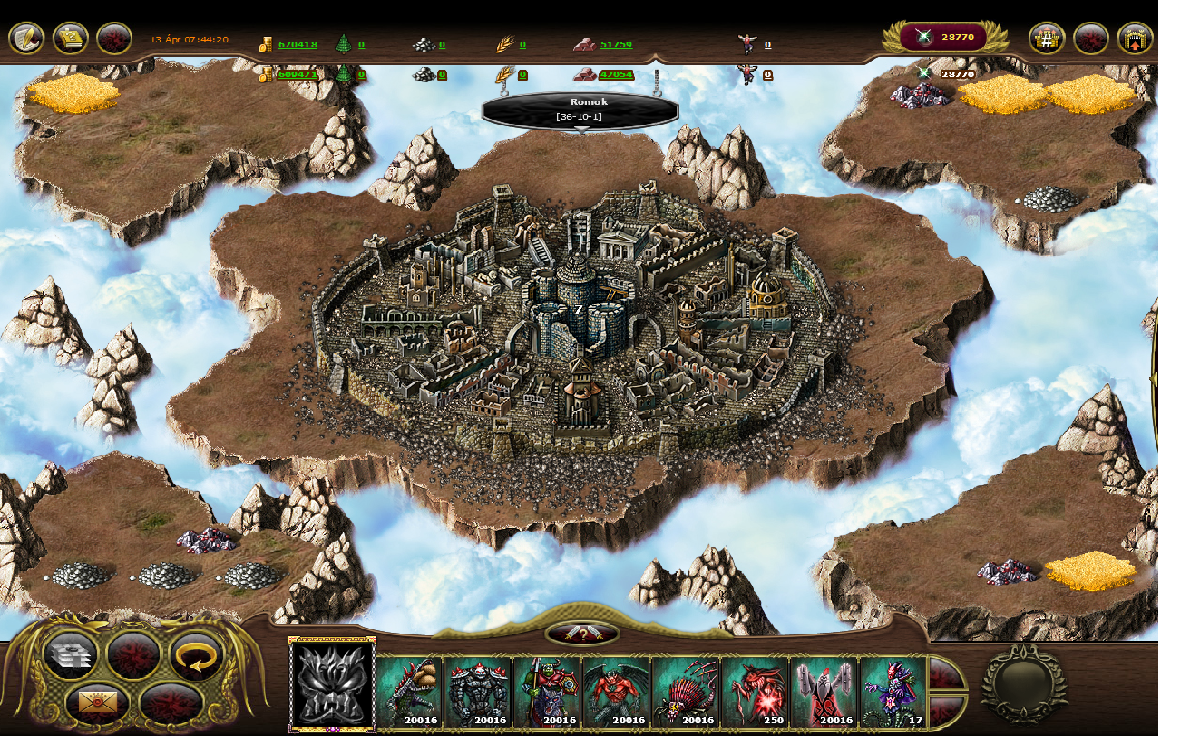Choose the dark armored golem unit
1192x736 pixels.
(478, 691)
